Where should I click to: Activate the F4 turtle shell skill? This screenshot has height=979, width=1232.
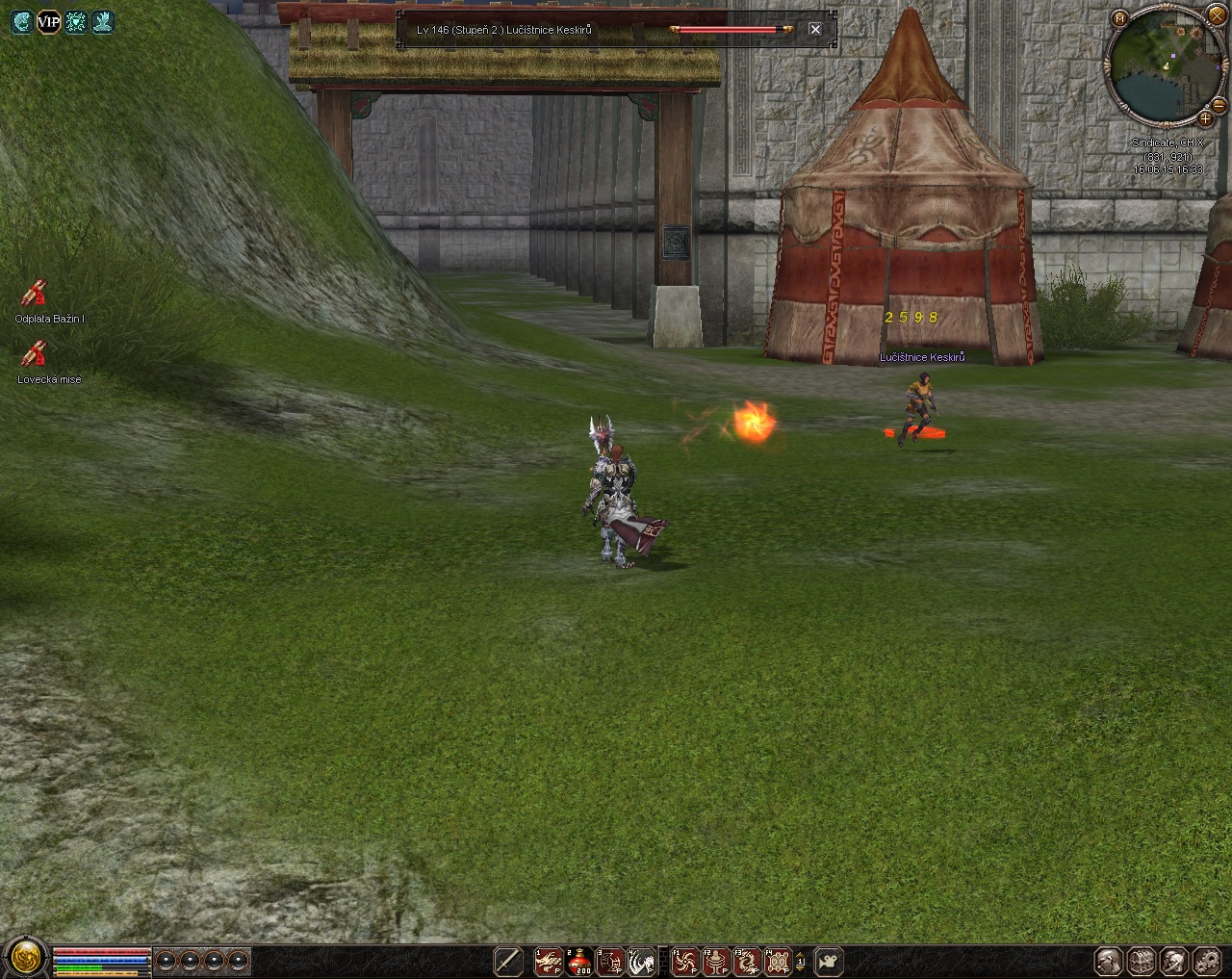click(x=778, y=961)
